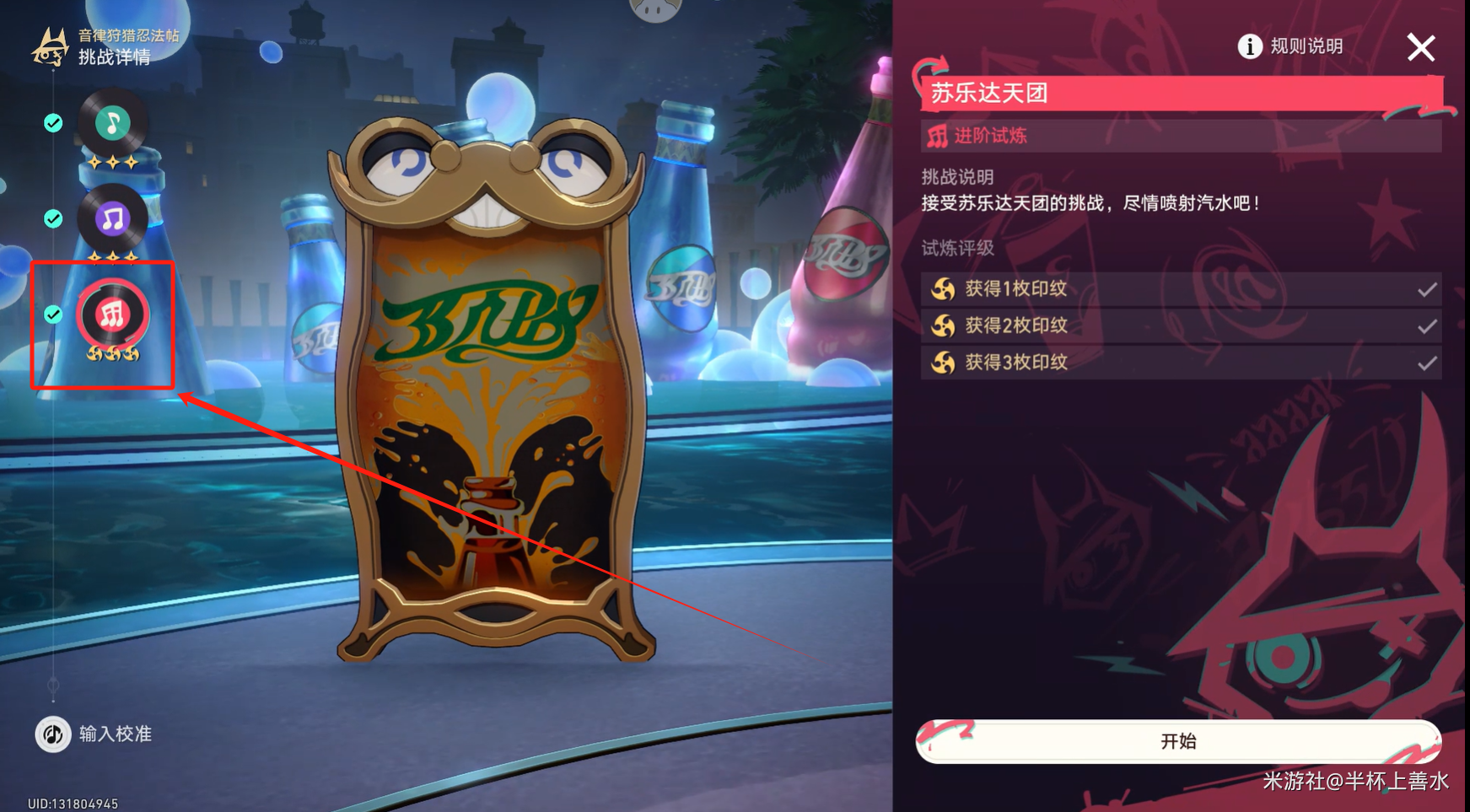Select the red advanced trial stage disc
This screenshot has width=1470, height=812.
coord(113,315)
